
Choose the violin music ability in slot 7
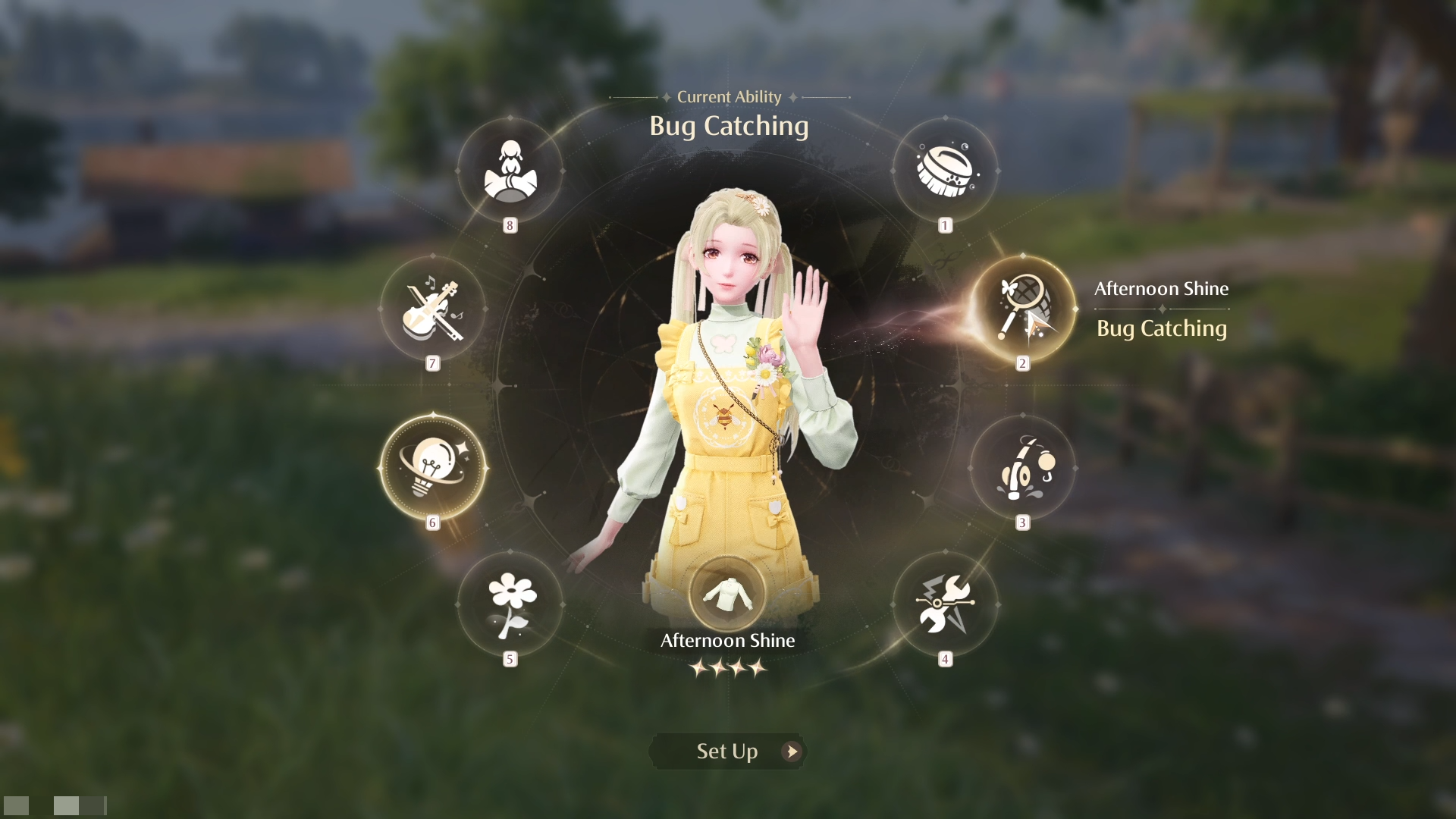point(433,307)
